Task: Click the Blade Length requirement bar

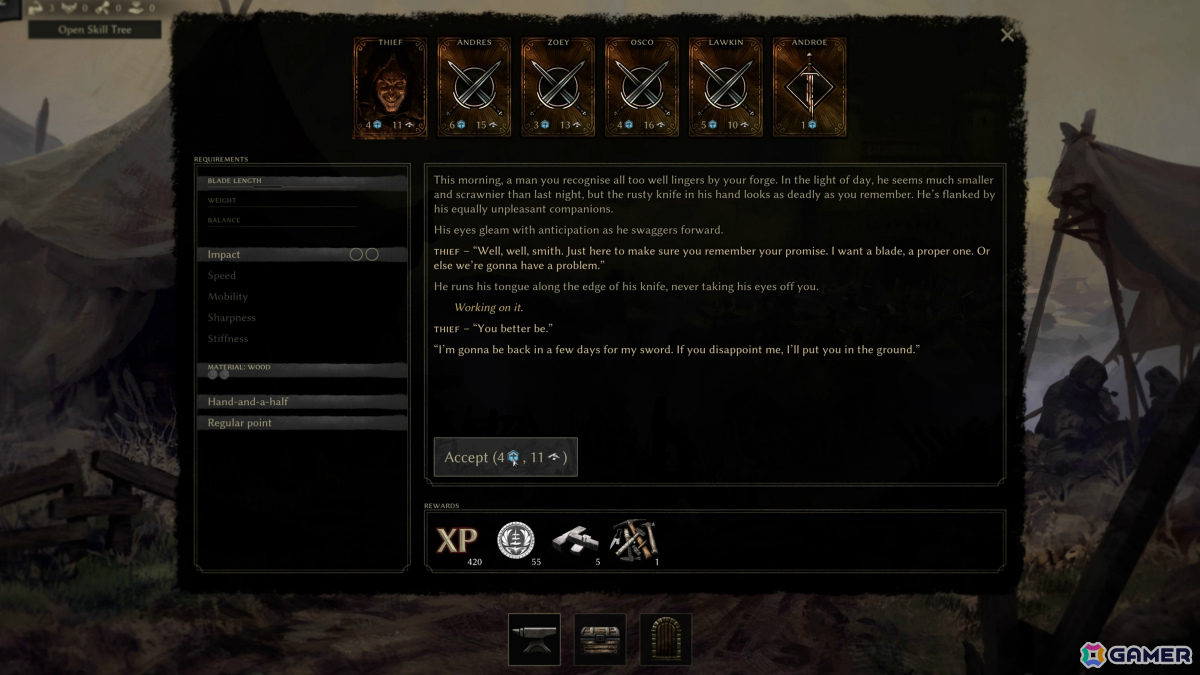Action: (x=302, y=182)
